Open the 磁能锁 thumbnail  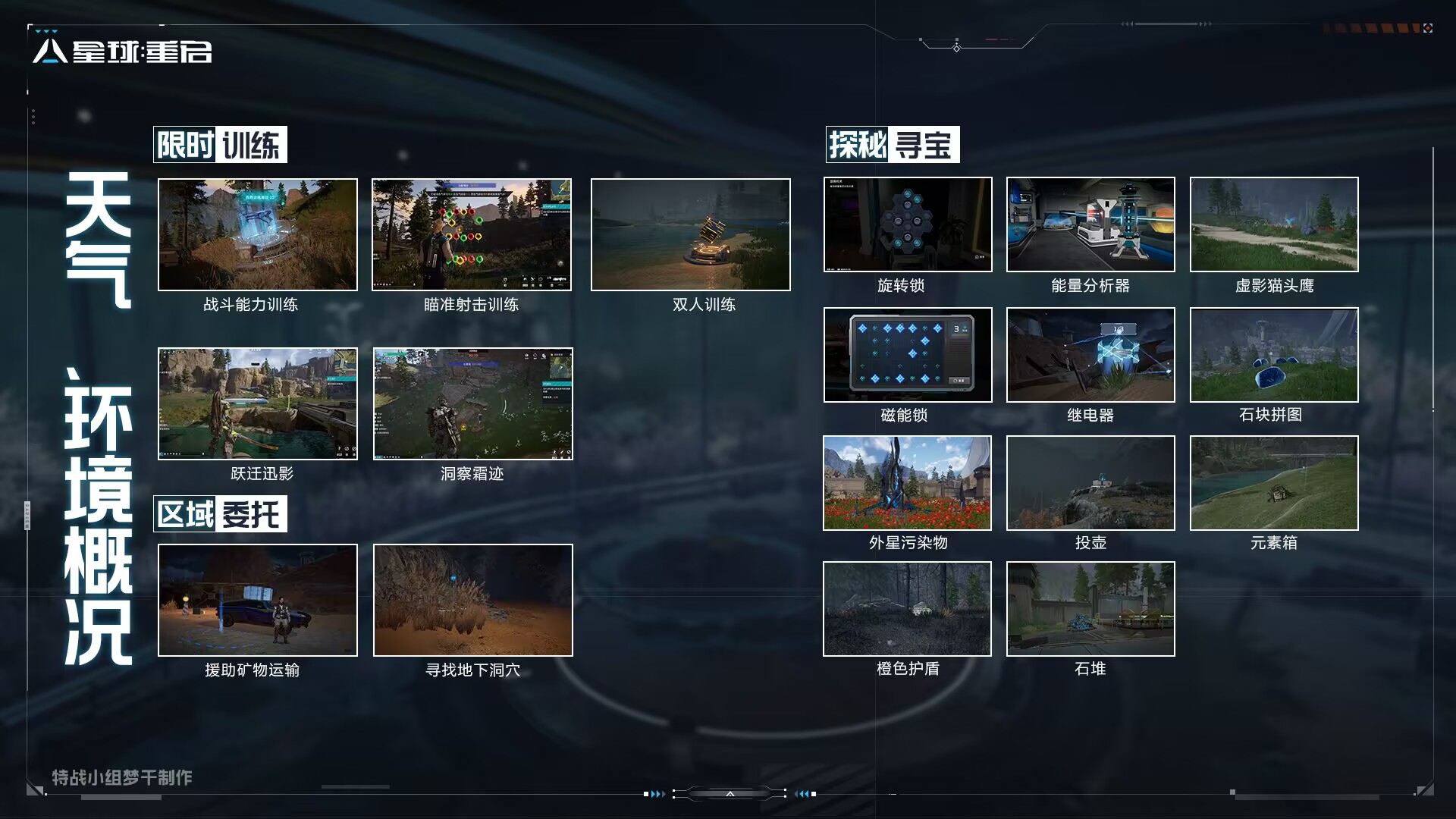click(908, 355)
